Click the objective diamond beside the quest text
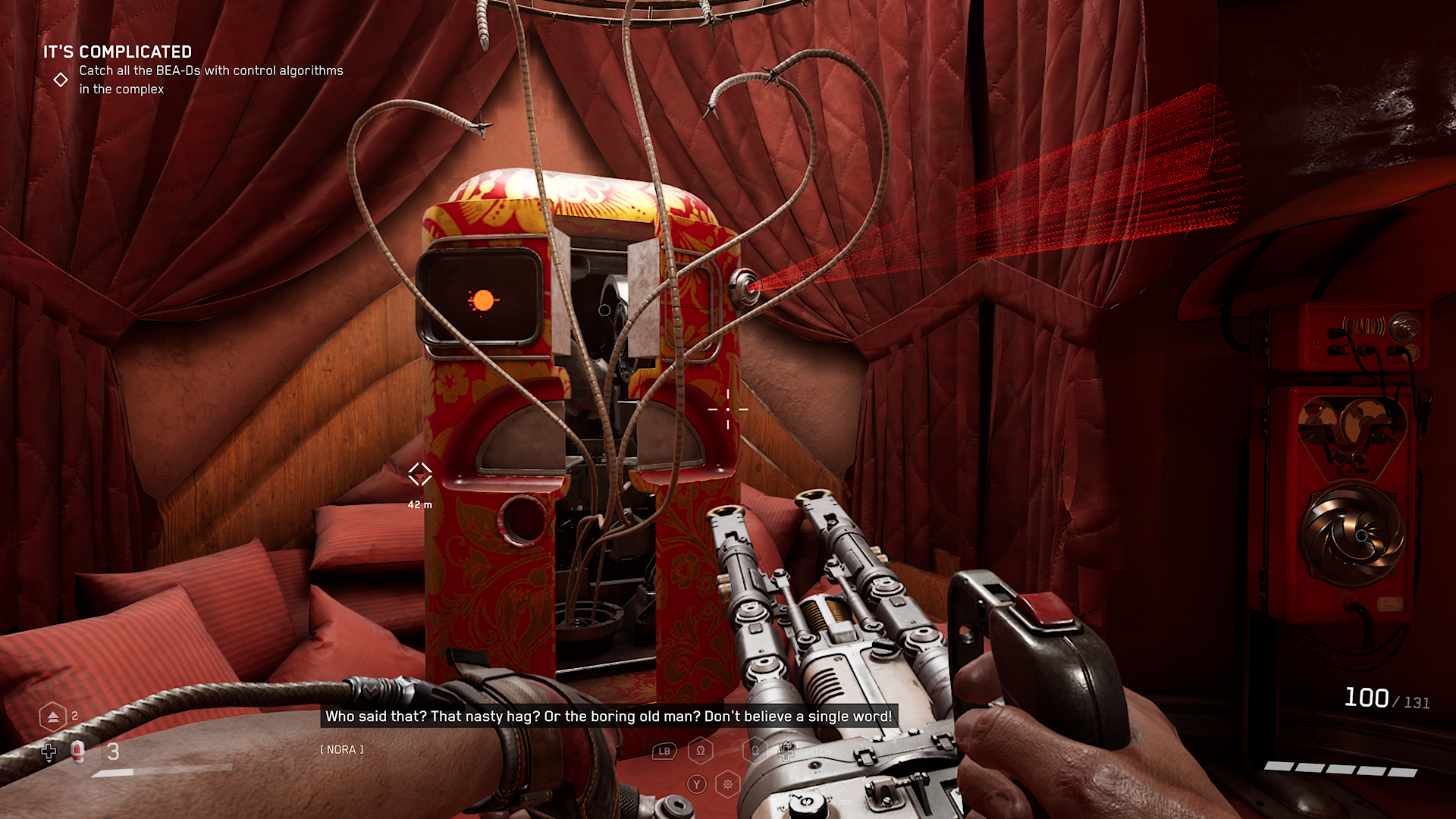Image resolution: width=1456 pixels, height=819 pixels. 61,79
